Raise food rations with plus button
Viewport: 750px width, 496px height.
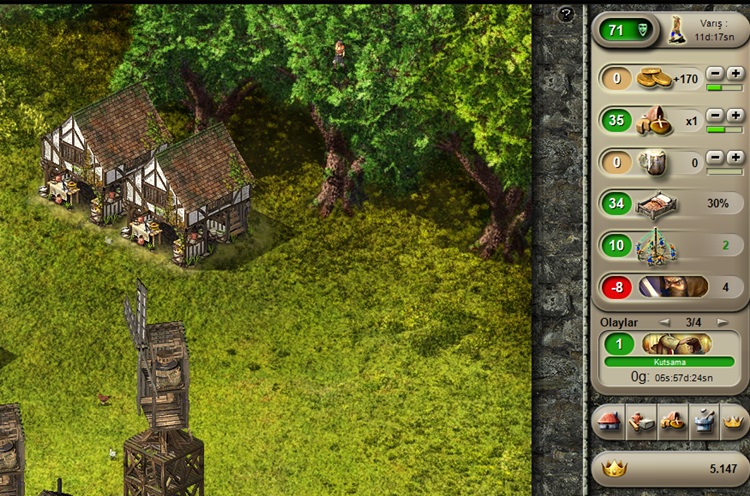point(735,115)
